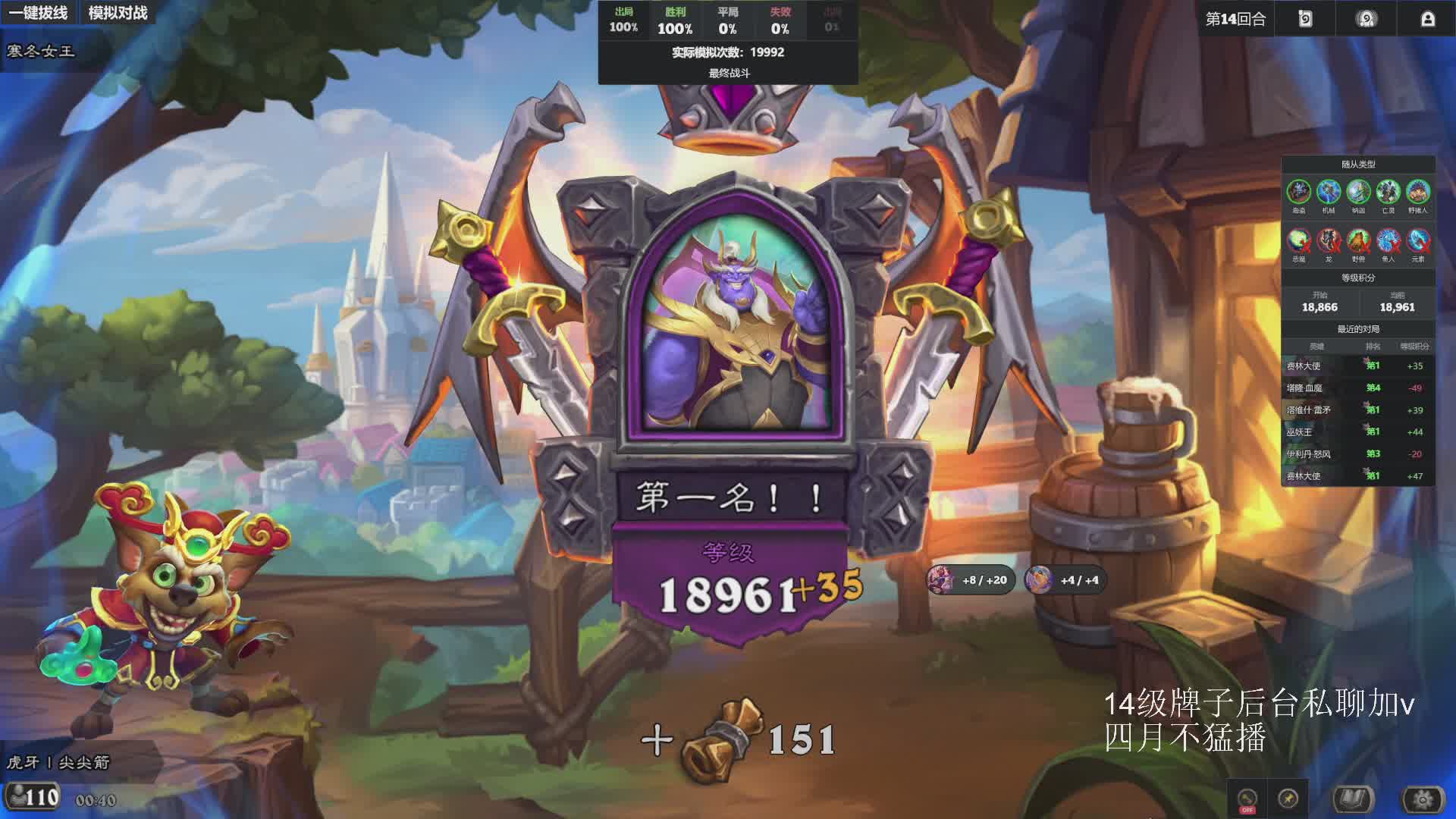
Task: Click the crossed-out 鱼人 minion type icon
Action: pyautogui.click(x=1388, y=241)
